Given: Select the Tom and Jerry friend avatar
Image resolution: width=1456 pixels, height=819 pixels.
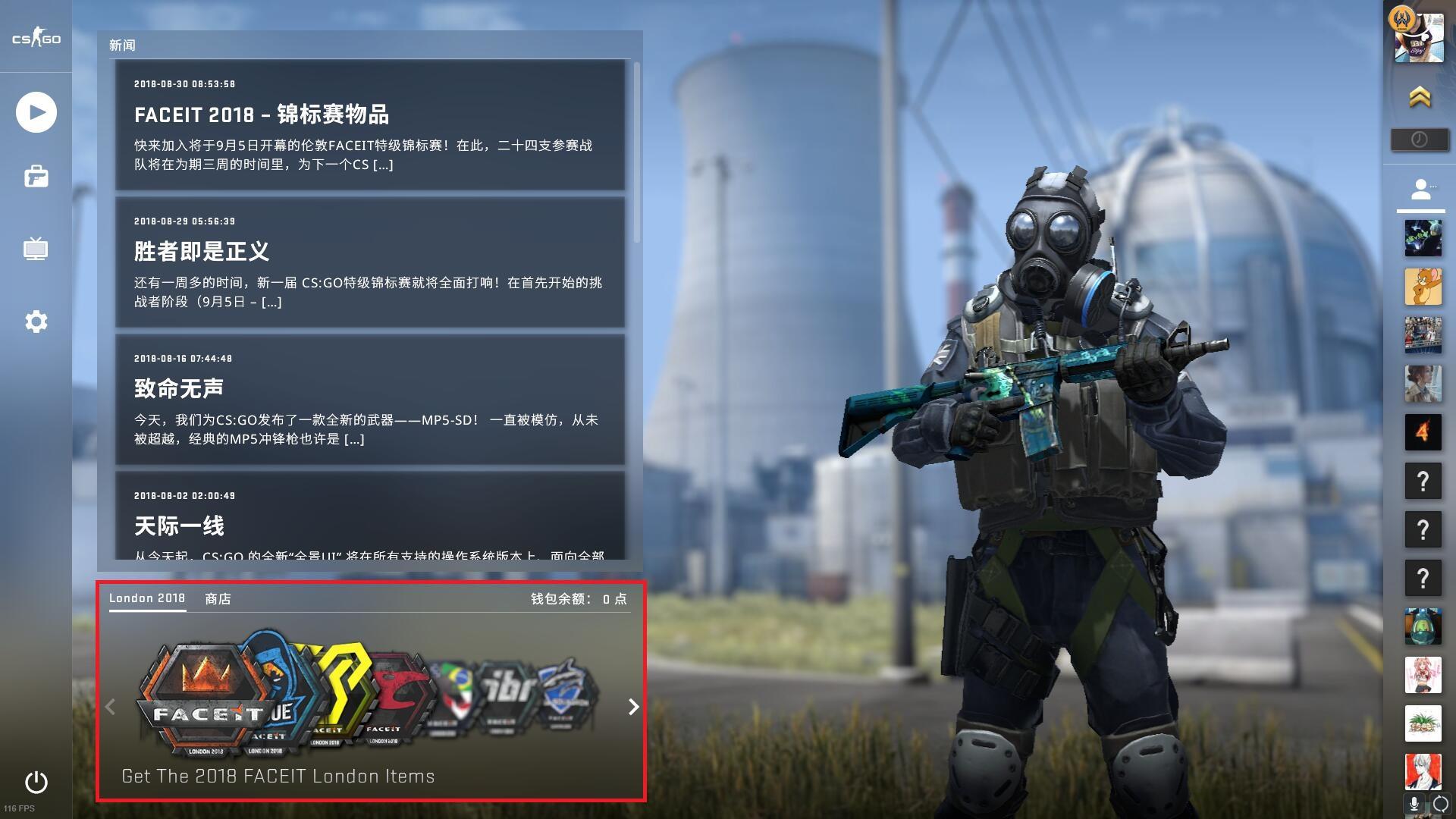Looking at the screenshot, I should coord(1423,287).
